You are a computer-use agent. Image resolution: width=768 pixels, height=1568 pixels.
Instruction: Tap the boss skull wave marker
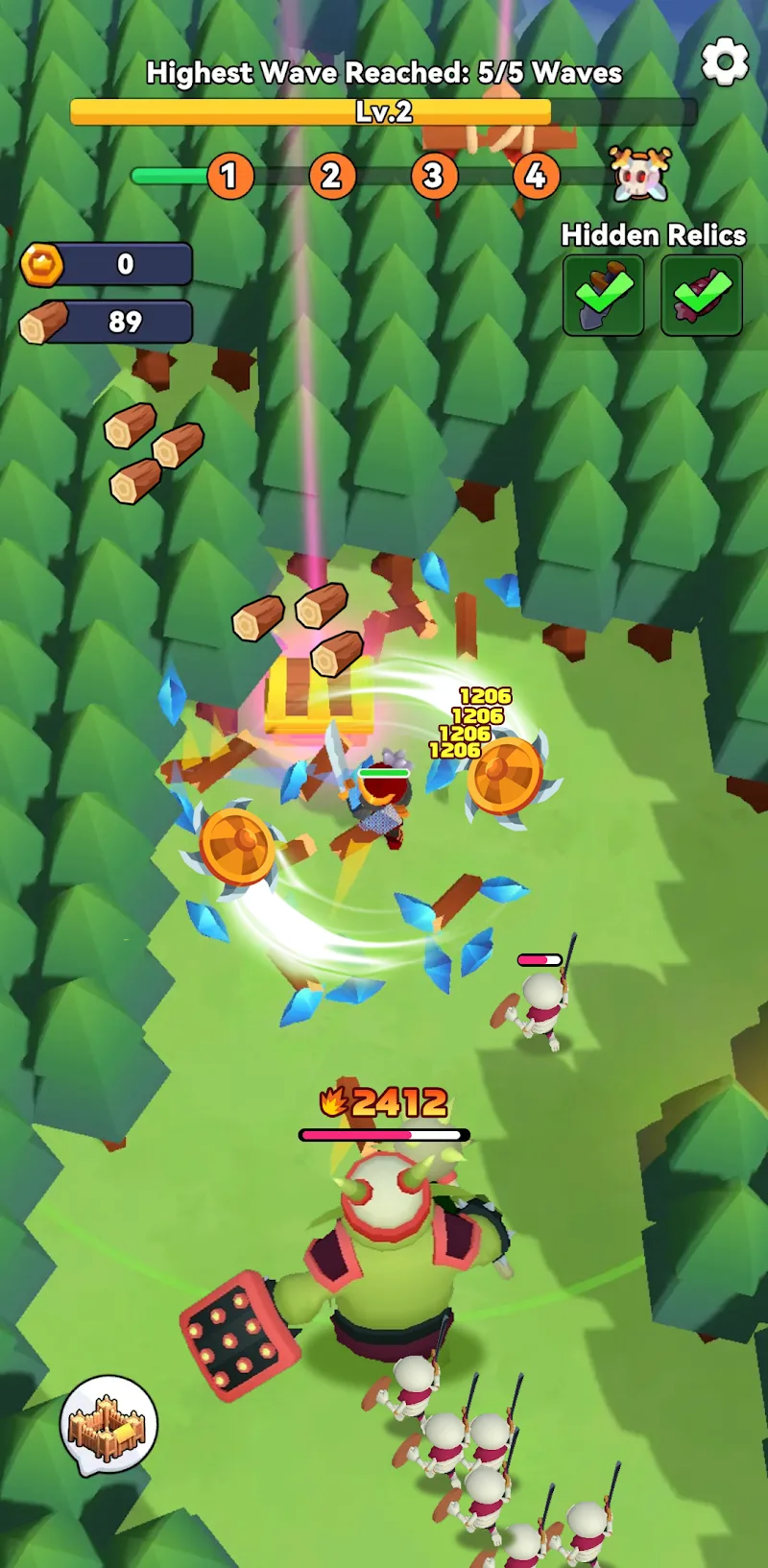640,175
